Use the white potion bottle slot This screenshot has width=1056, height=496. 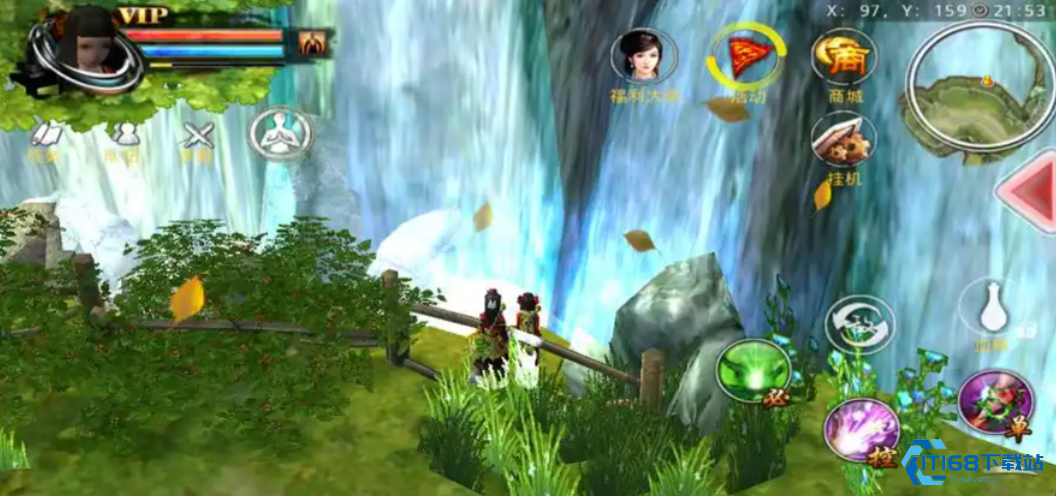click(x=993, y=308)
